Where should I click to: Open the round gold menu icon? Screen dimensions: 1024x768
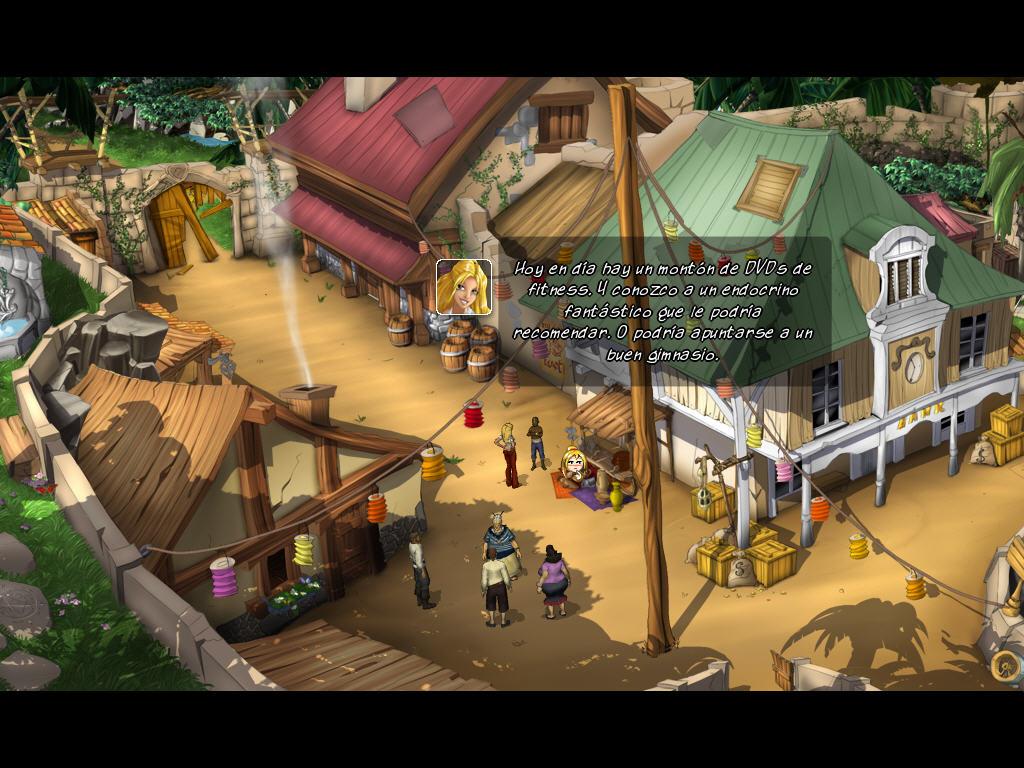point(1004,665)
